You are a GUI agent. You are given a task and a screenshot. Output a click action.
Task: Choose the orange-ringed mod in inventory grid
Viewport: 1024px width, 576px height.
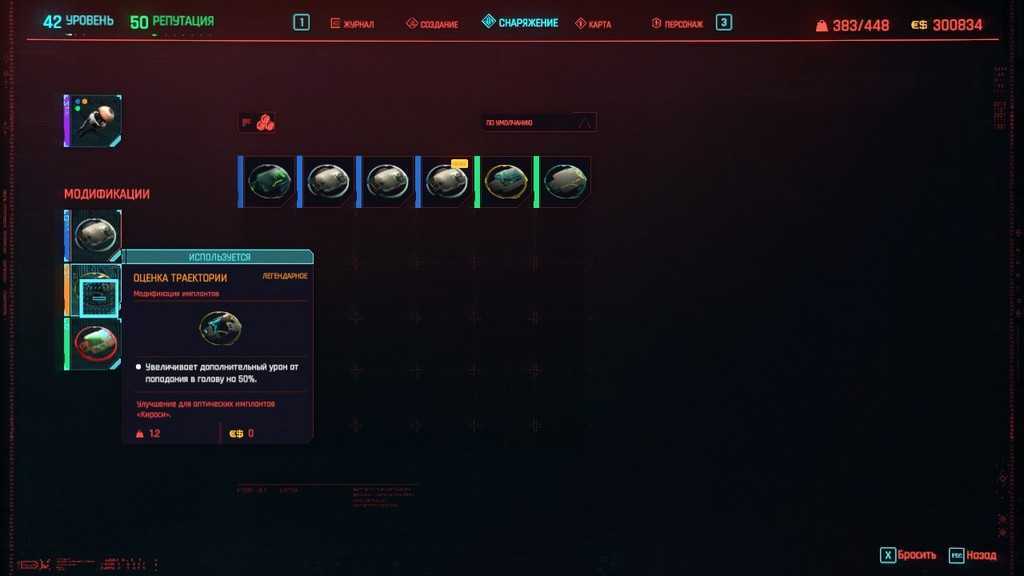click(504, 182)
